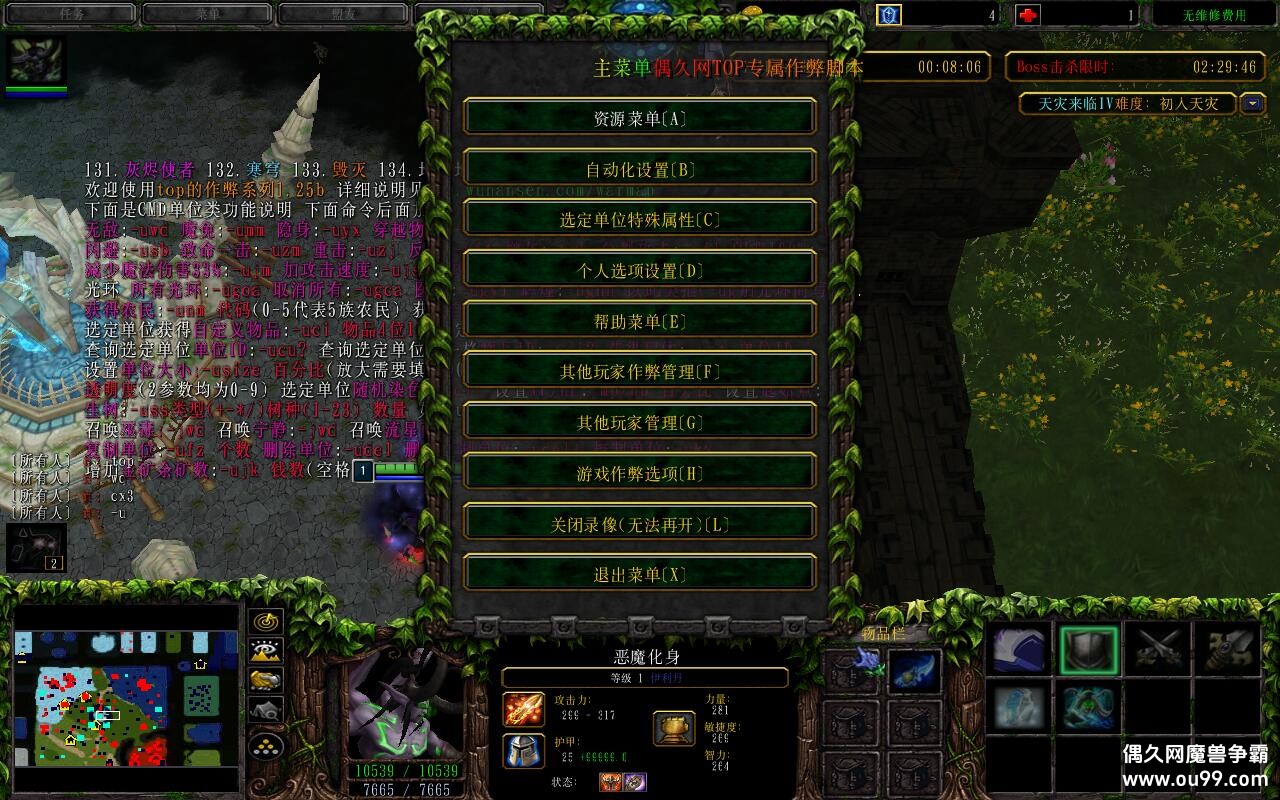Screen dimensions: 1280x800
Task: Exit with the 退出菜单[X] button
Action: [x=640, y=575]
